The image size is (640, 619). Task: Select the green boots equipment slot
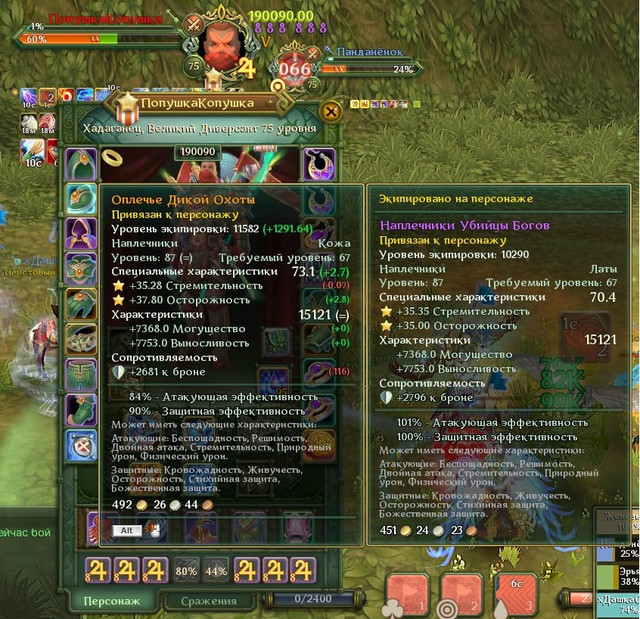pos(81,409)
